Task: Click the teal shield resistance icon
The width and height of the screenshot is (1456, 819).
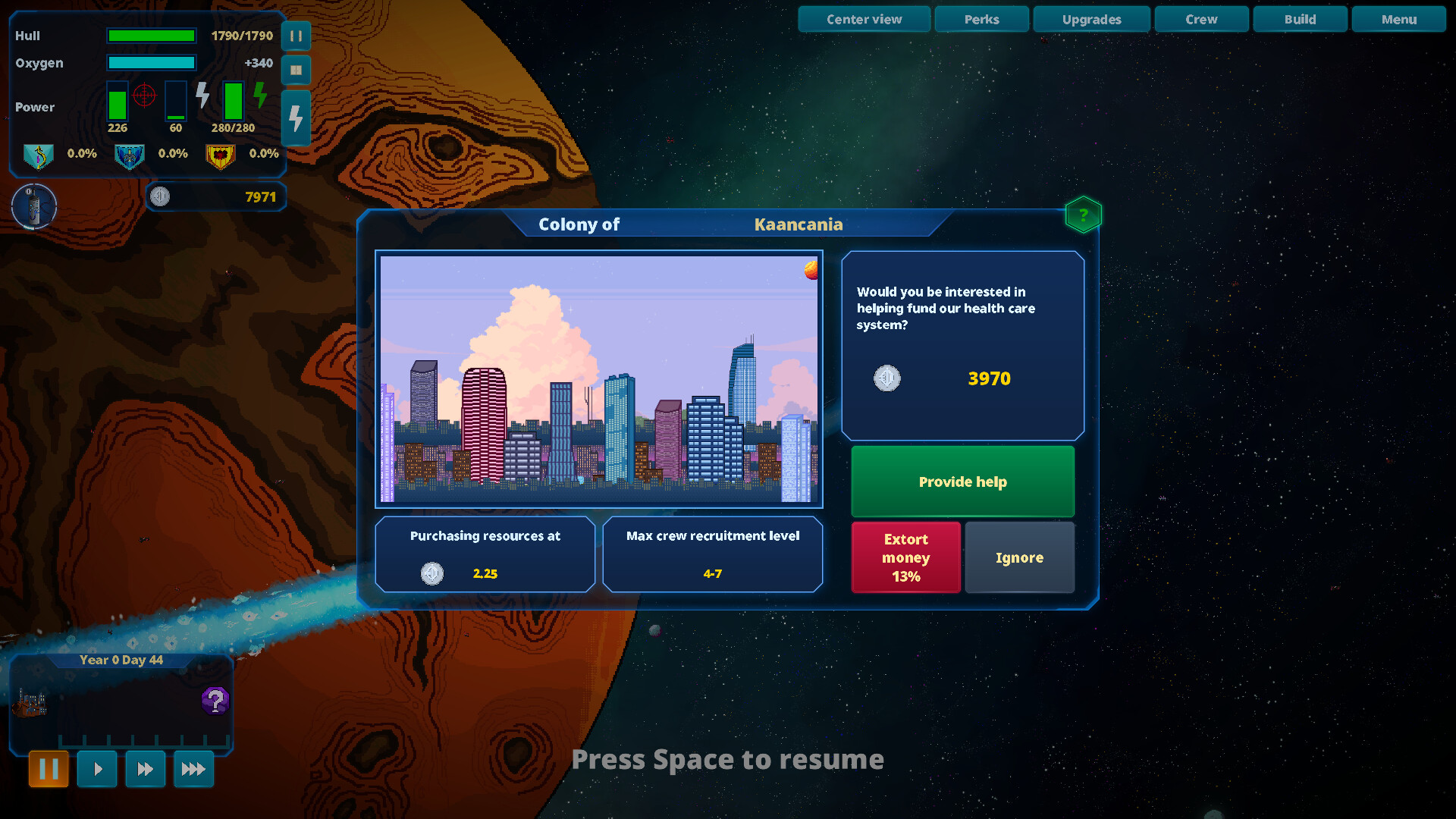Action: (x=39, y=156)
